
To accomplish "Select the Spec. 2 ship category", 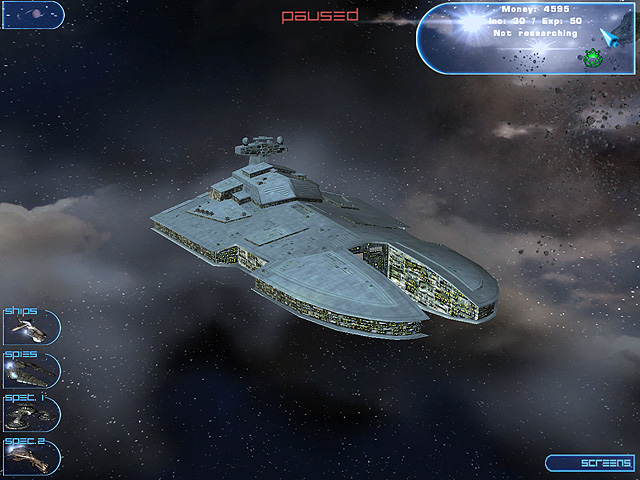I will point(30,456).
